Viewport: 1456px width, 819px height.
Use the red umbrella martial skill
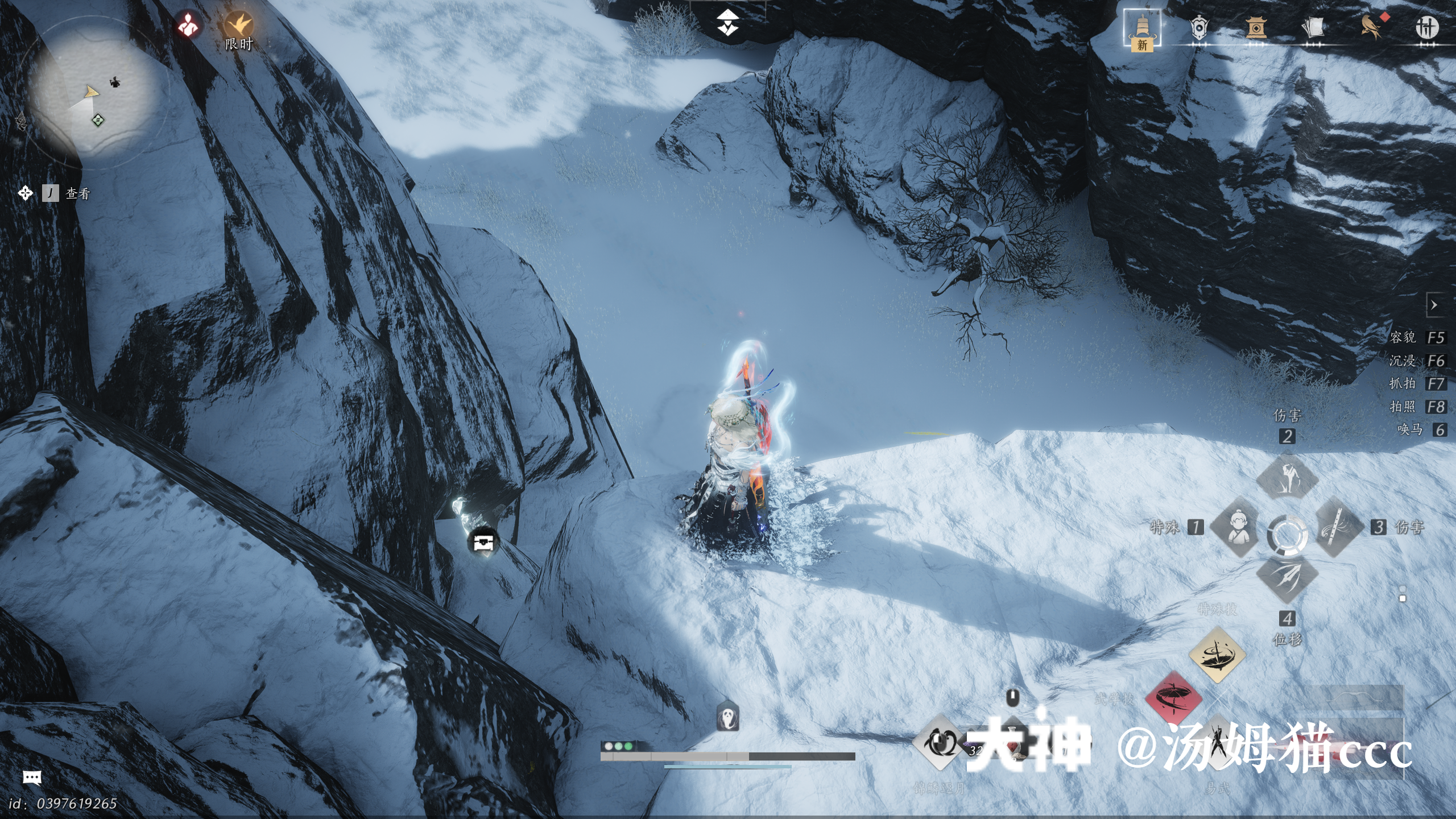pyautogui.click(x=1173, y=698)
